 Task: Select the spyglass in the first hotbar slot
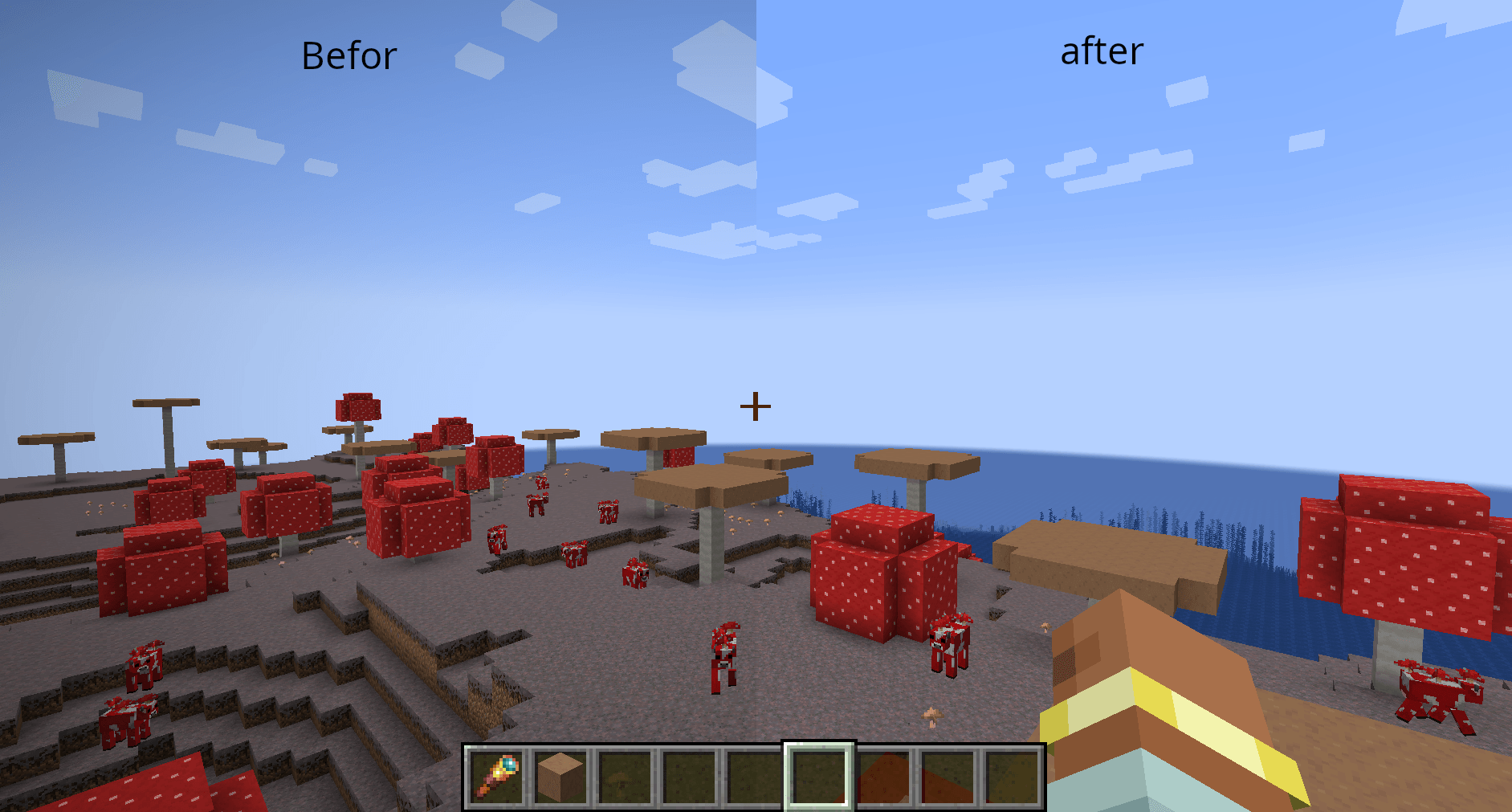(x=498, y=777)
